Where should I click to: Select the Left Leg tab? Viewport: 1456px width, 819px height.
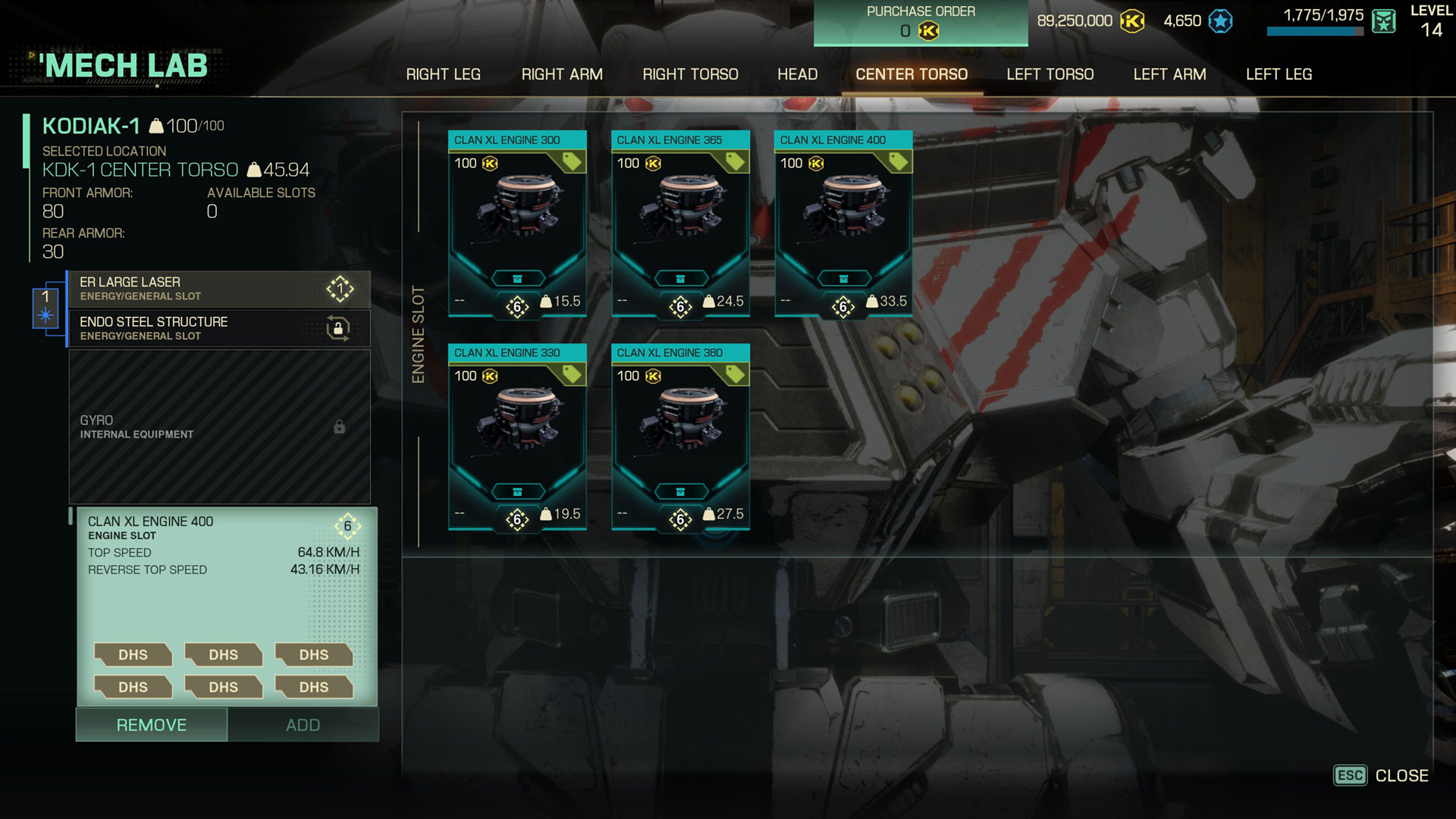(x=1279, y=74)
